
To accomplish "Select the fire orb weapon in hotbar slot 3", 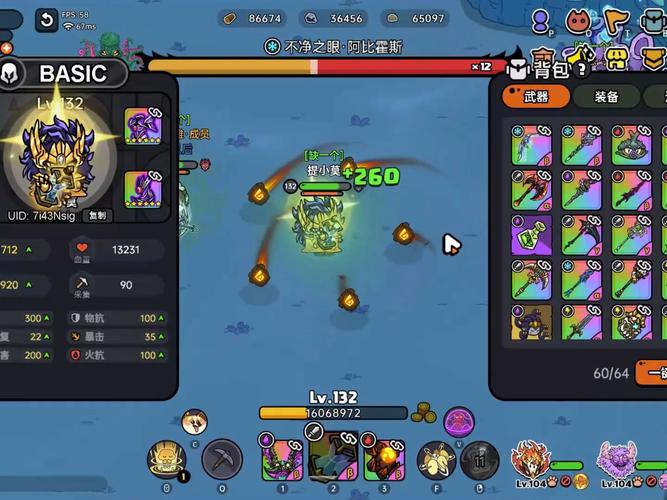I will (x=383, y=460).
